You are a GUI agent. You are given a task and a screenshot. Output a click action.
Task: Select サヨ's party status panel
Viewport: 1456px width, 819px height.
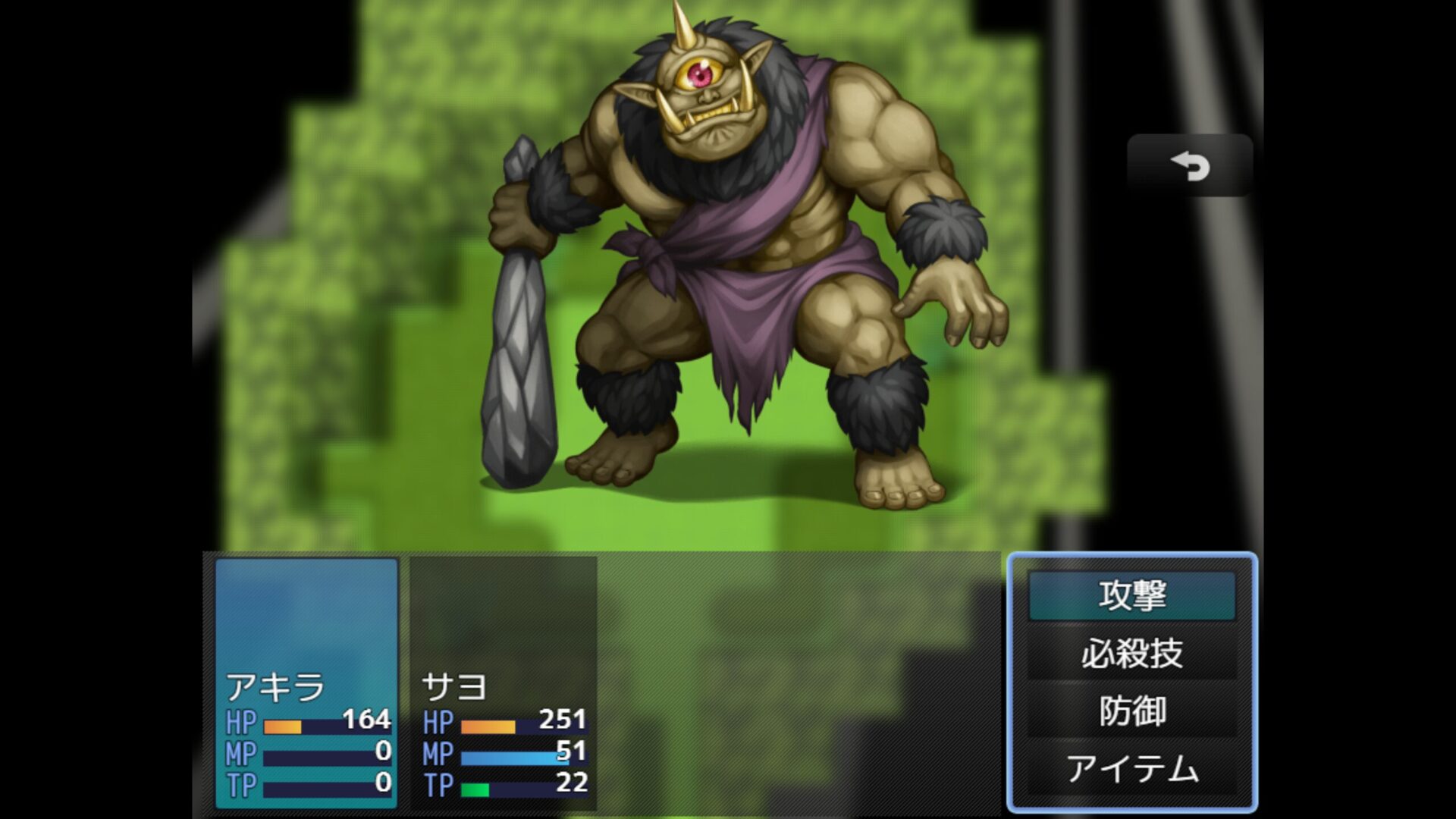point(504,682)
